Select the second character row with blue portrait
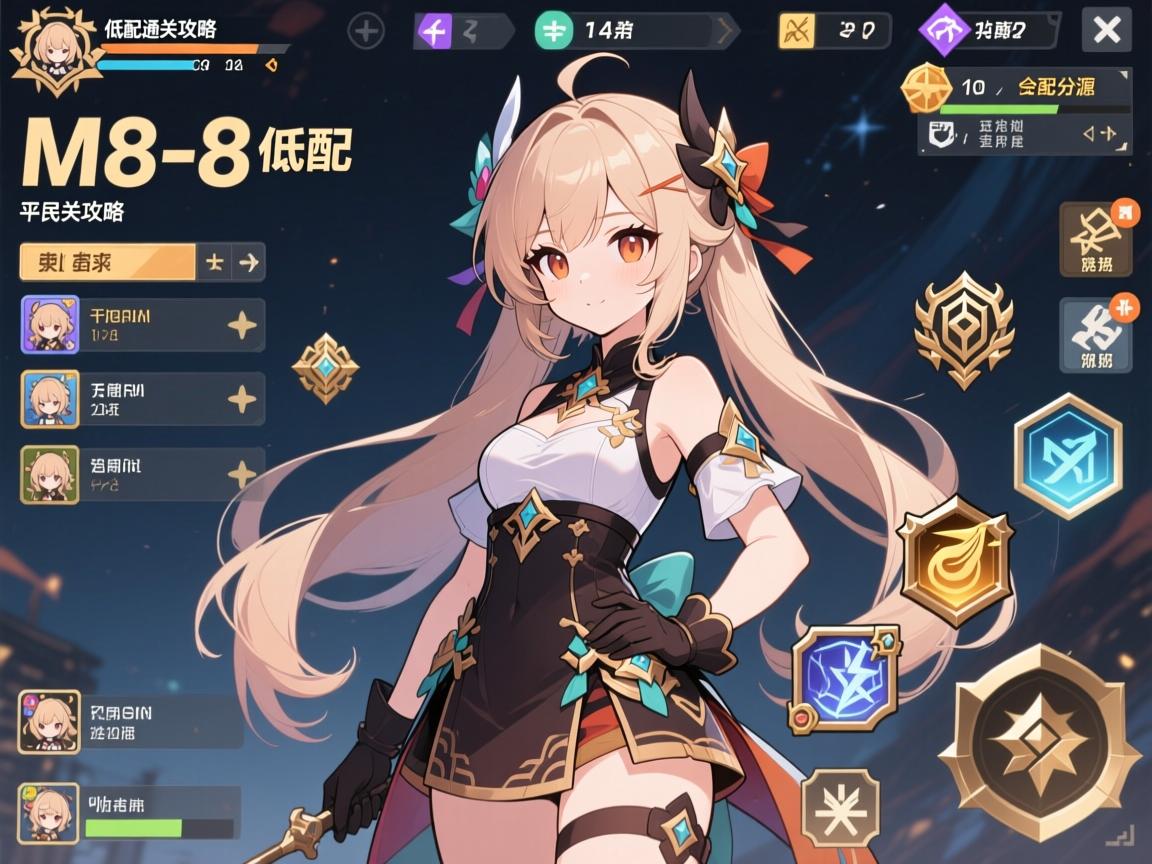Image resolution: width=1152 pixels, height=864 pixels. [142, 400]
